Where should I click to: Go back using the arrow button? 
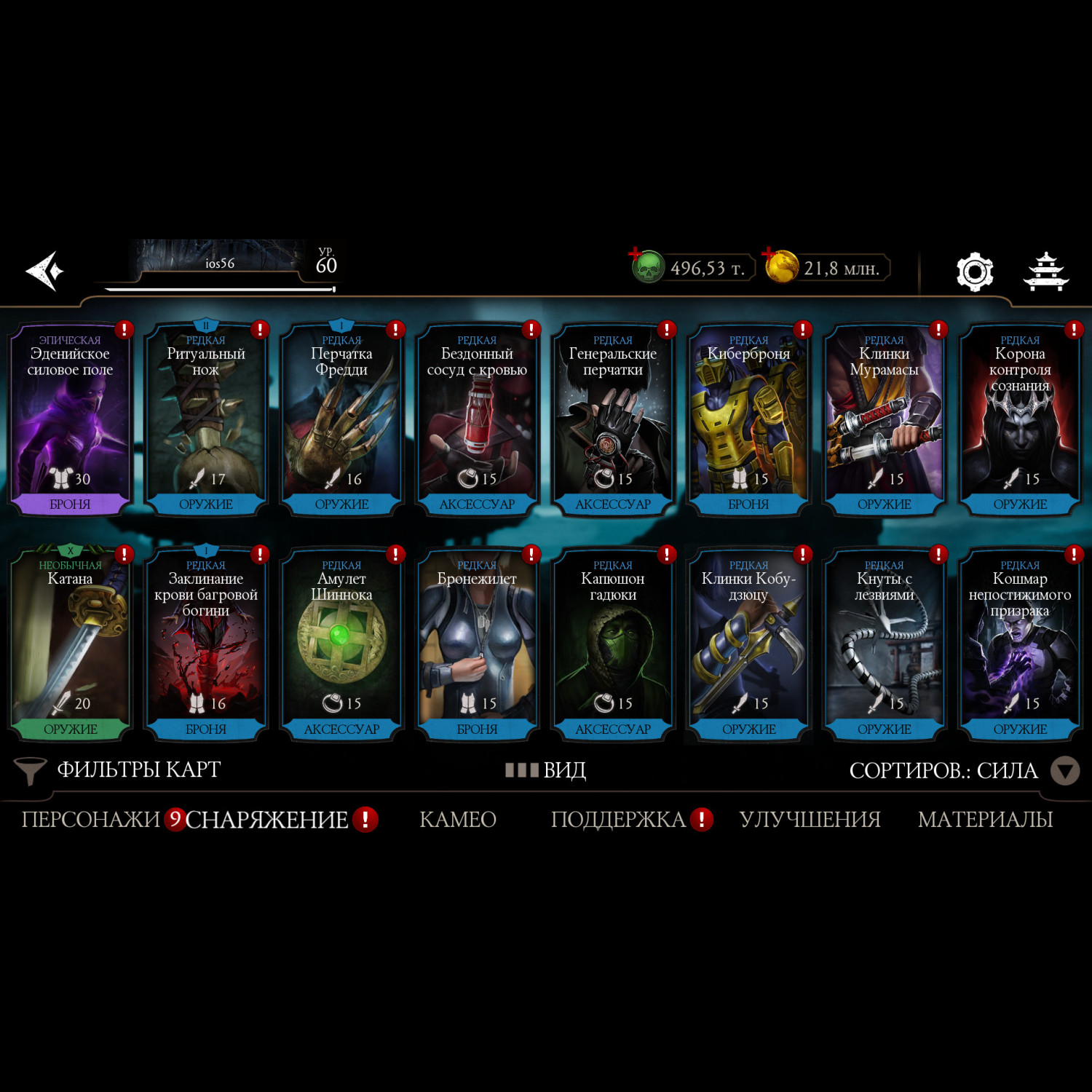tap(45, 271)
